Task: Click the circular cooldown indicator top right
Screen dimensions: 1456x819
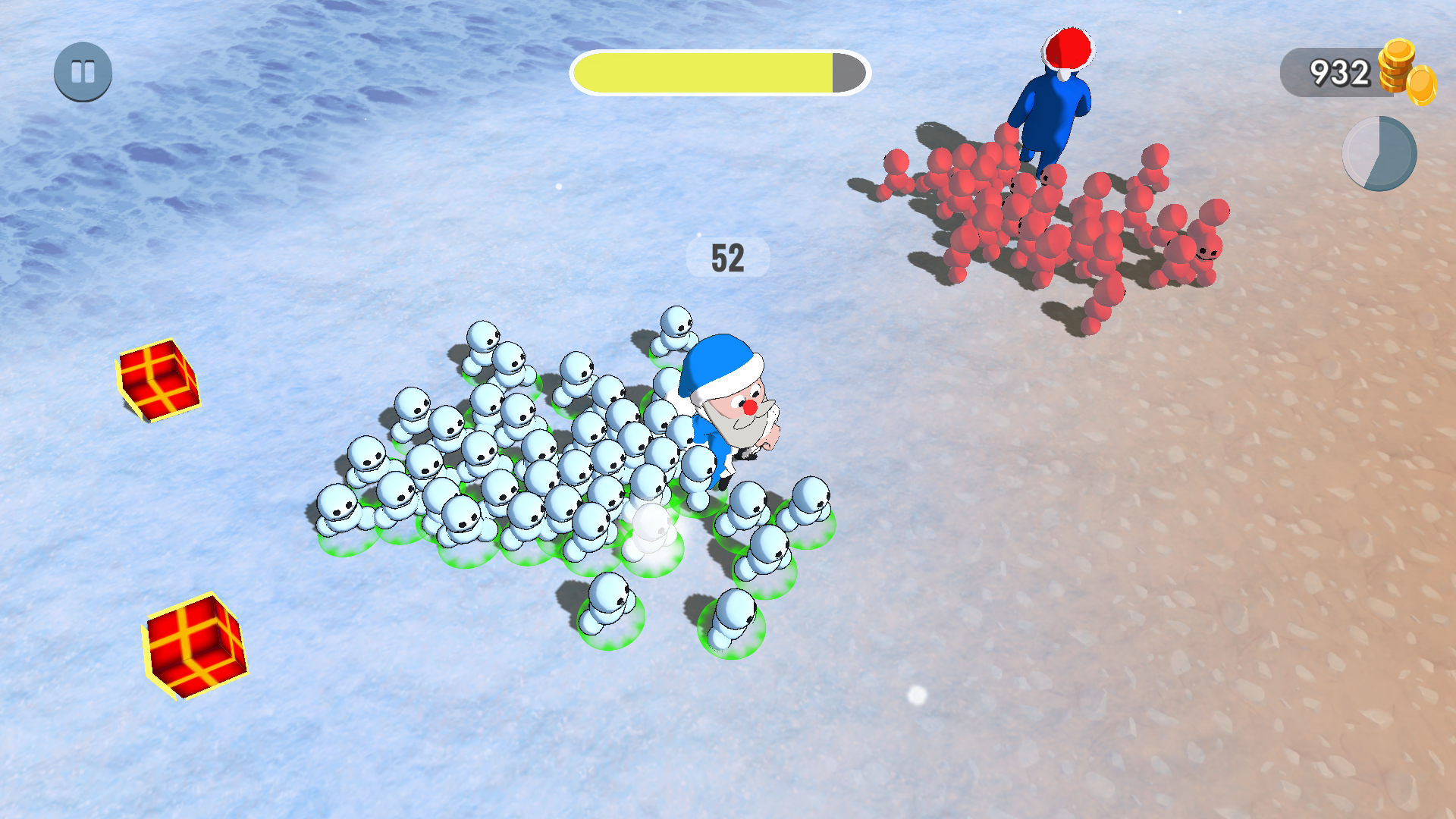Action: coord(1379,153)
